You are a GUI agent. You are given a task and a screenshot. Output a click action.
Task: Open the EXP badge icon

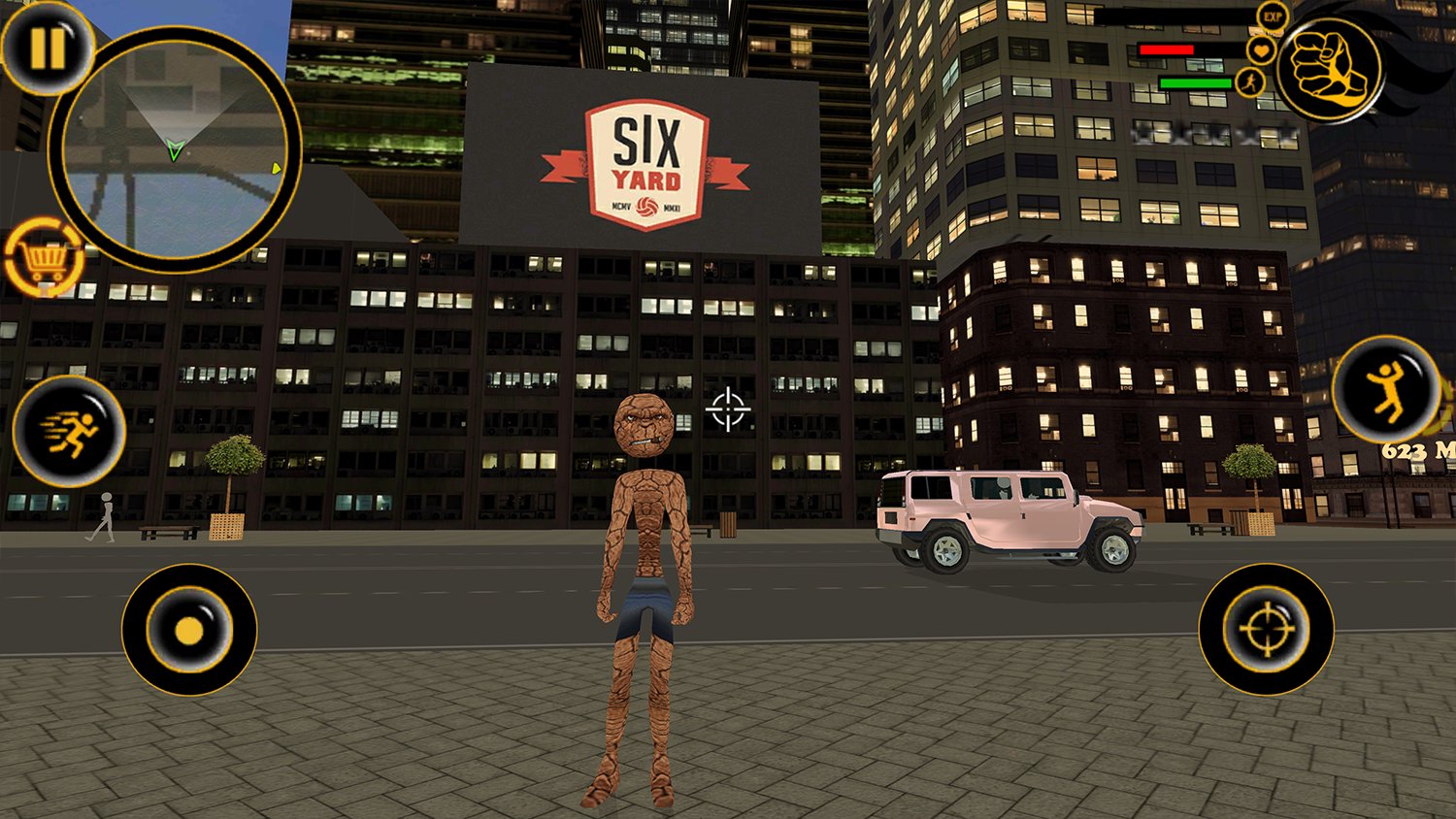point(1272,16)
